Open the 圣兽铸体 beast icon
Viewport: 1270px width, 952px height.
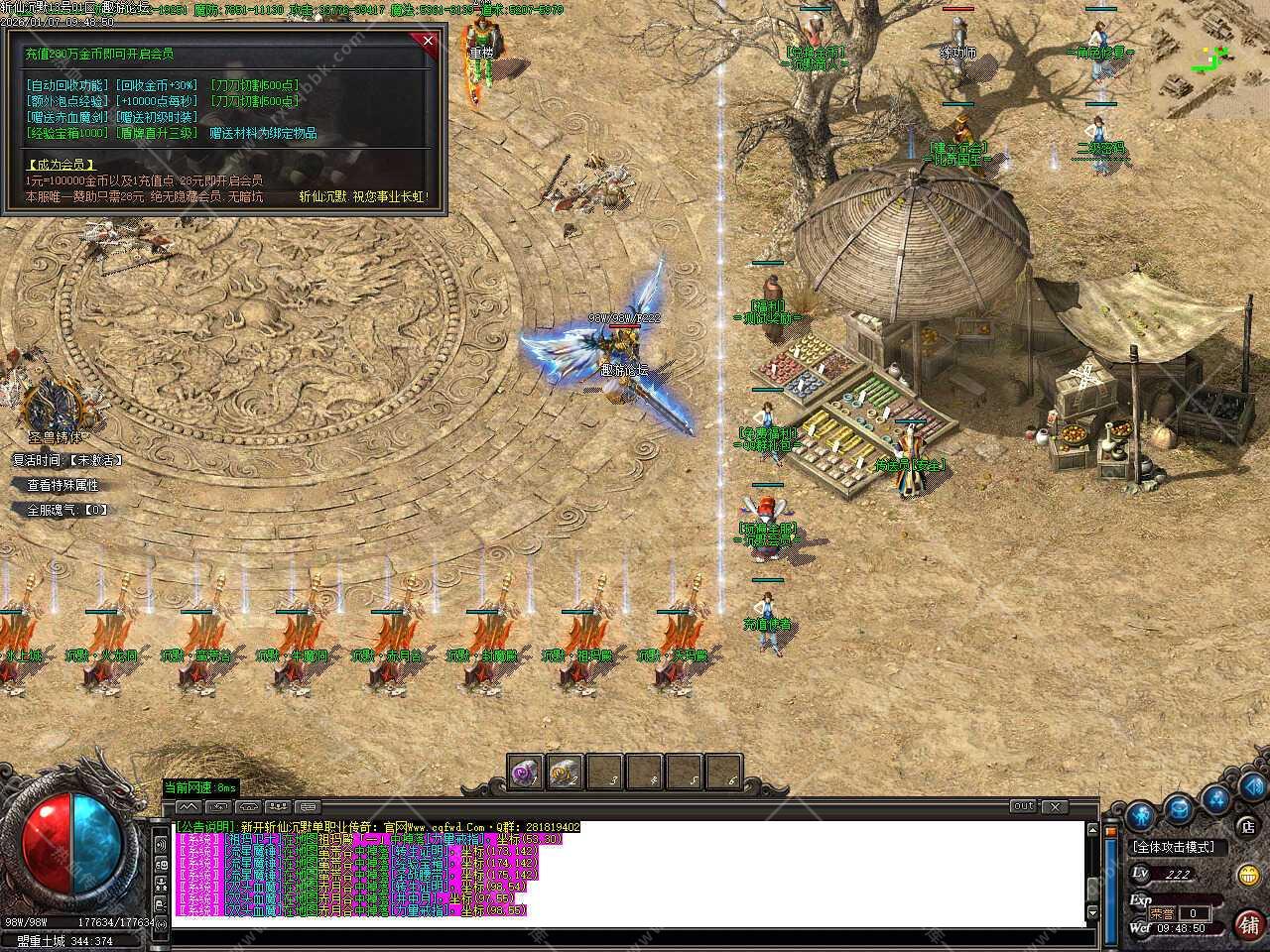(x=52, y=407)
